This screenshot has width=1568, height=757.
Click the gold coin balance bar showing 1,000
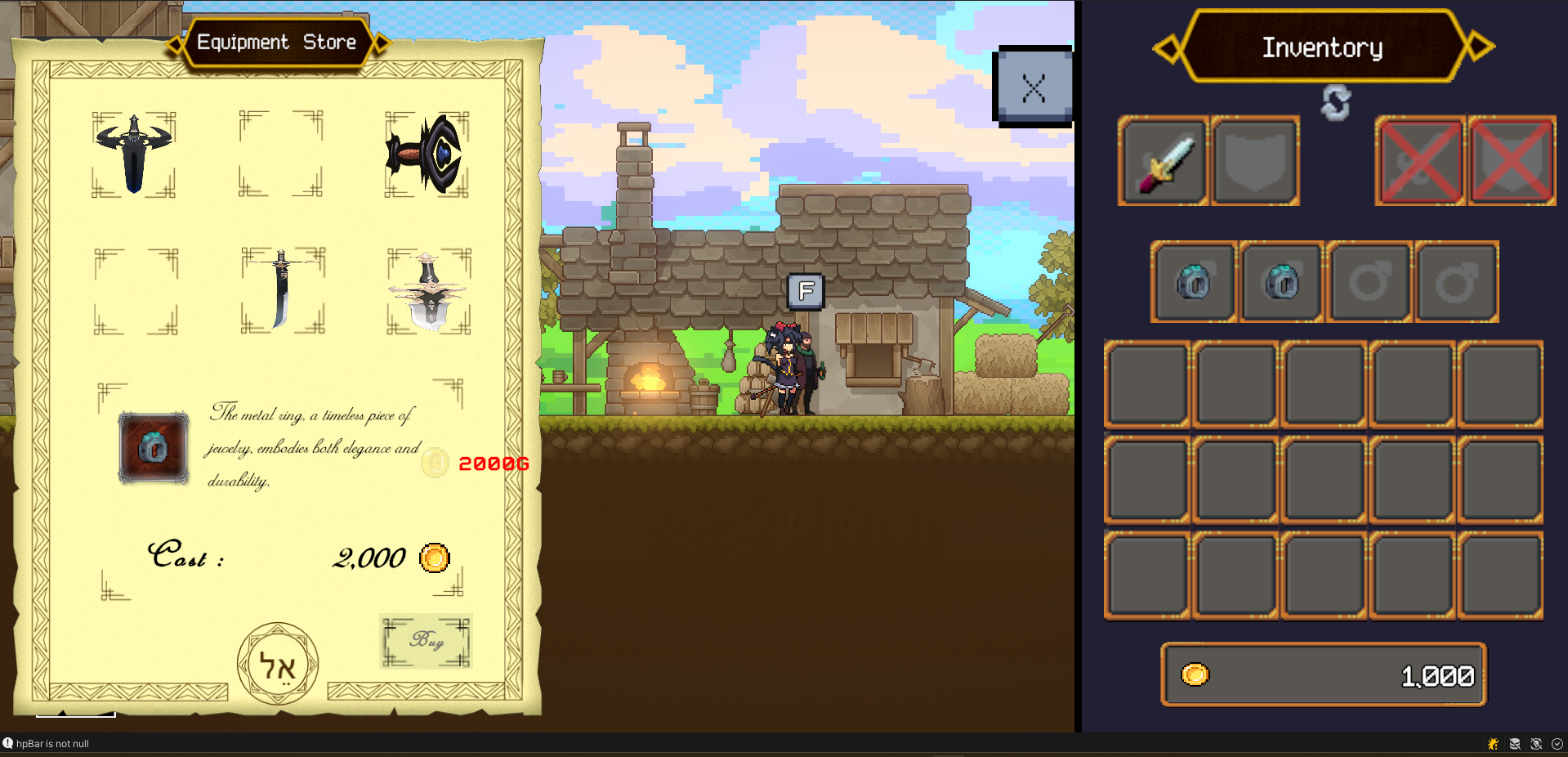coord(1323,674)
